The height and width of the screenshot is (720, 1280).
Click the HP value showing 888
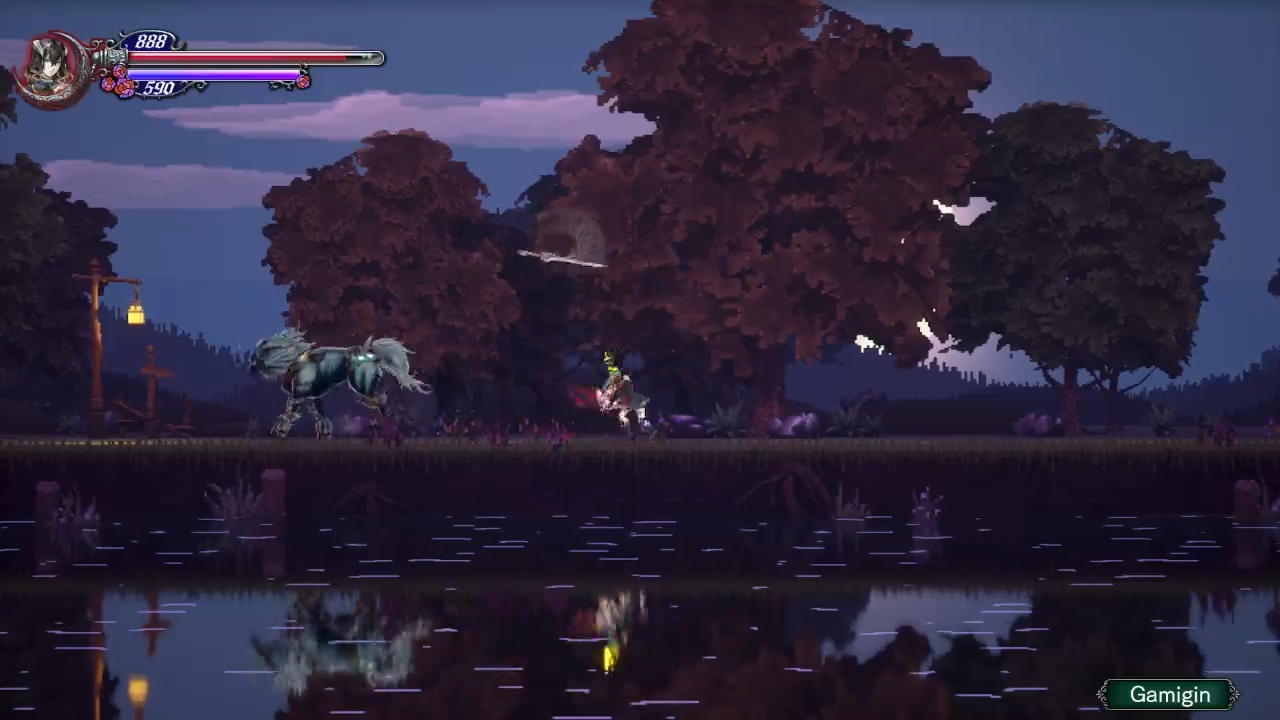coord(152,40)
